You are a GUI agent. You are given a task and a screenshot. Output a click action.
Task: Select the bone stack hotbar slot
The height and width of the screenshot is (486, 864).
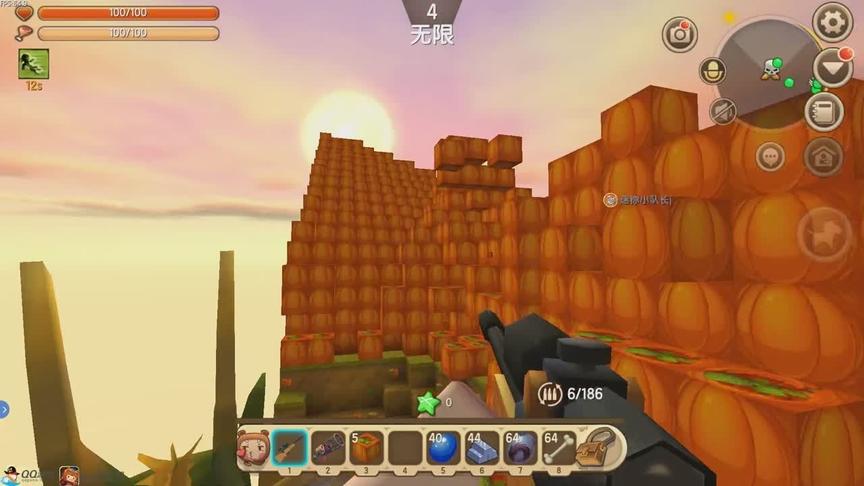(558, 447)
